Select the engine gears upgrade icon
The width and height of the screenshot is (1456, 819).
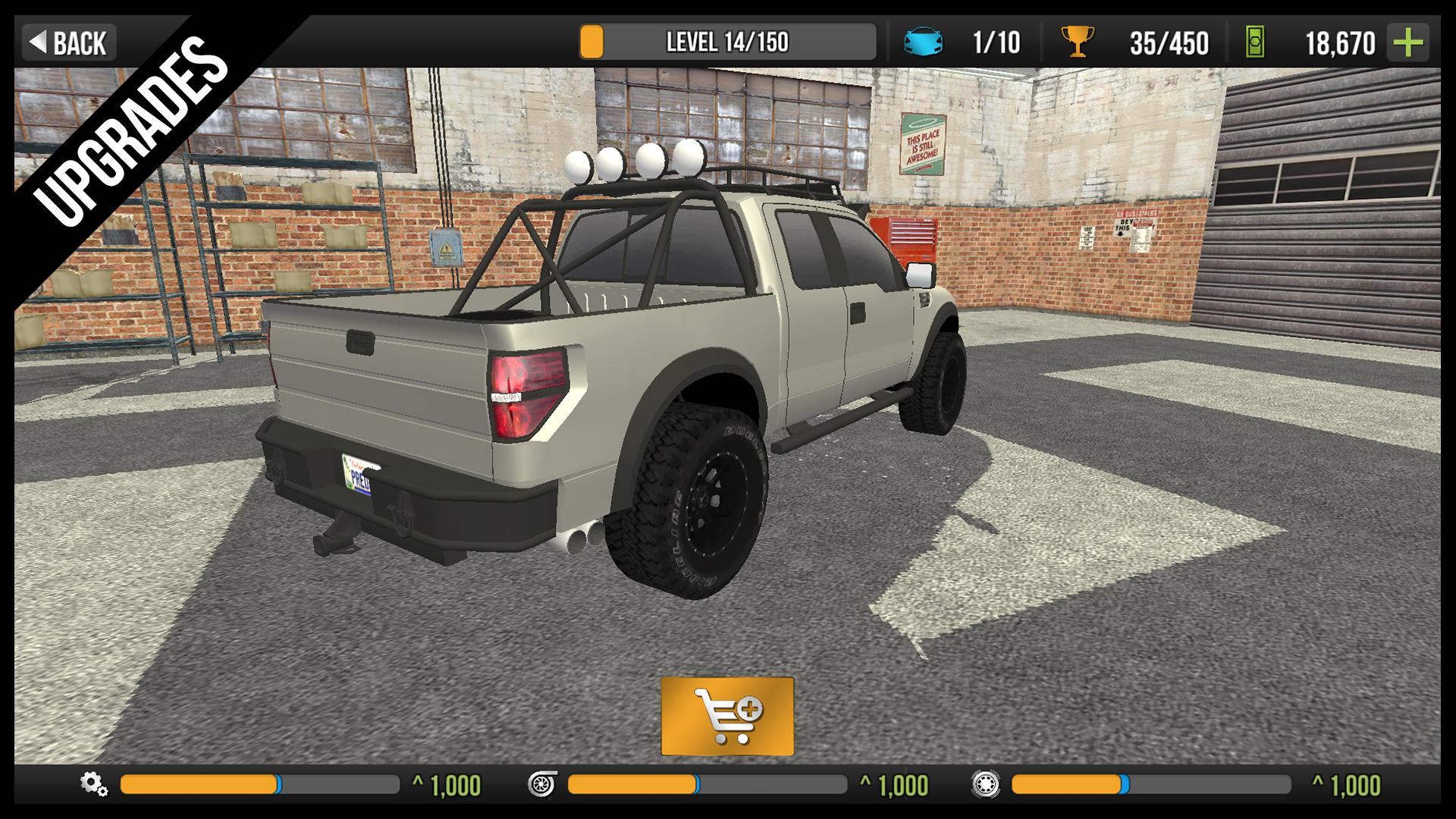95,787
